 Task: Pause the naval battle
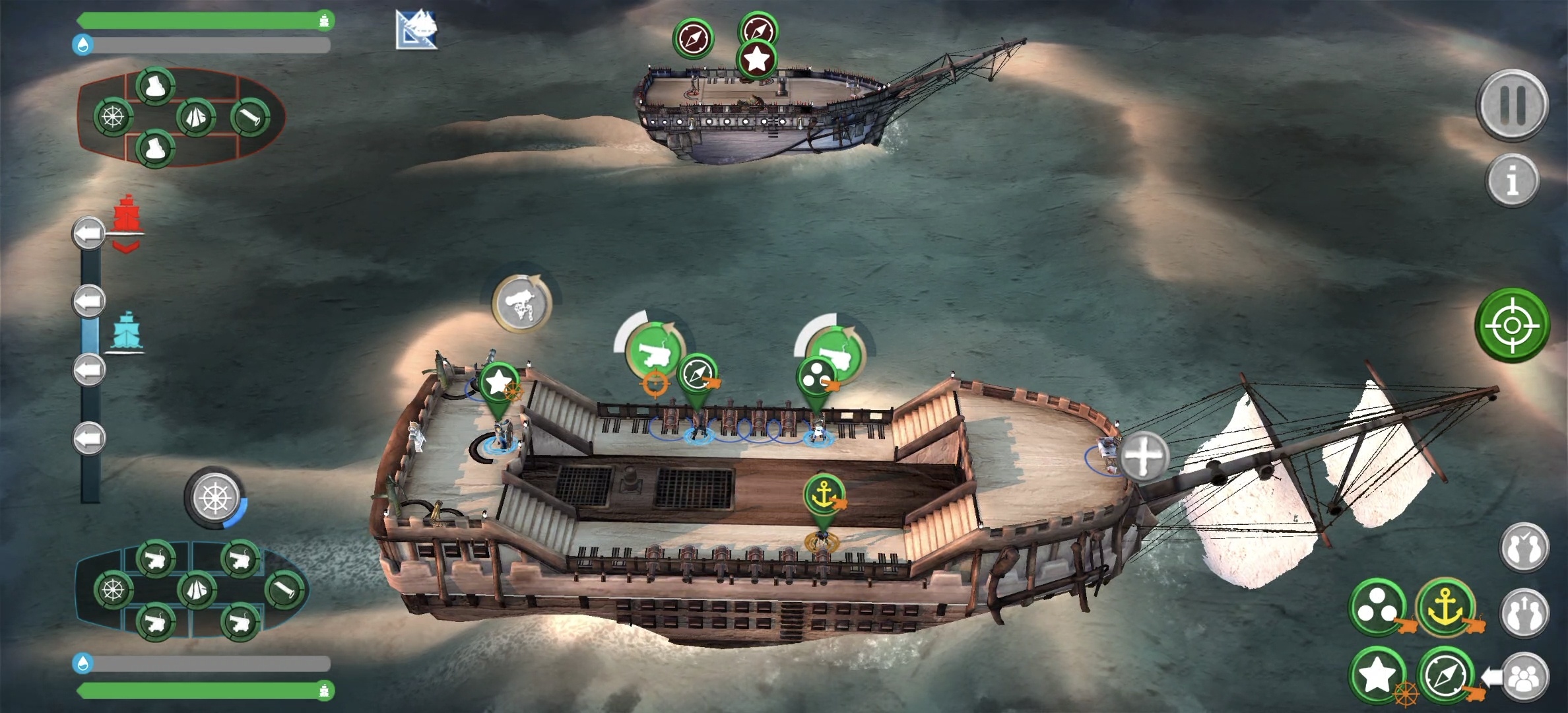coord(1512,104)
